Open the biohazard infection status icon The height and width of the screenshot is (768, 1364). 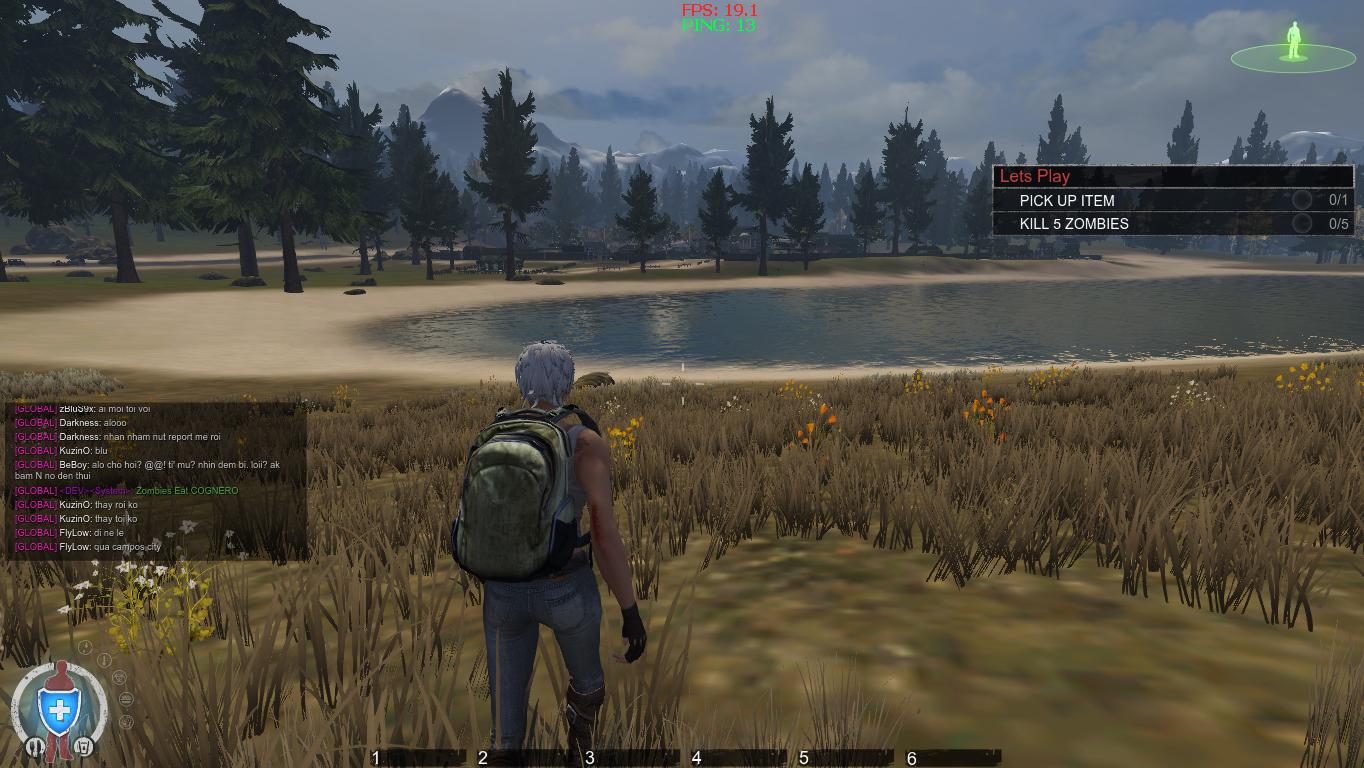coord(119,677)
